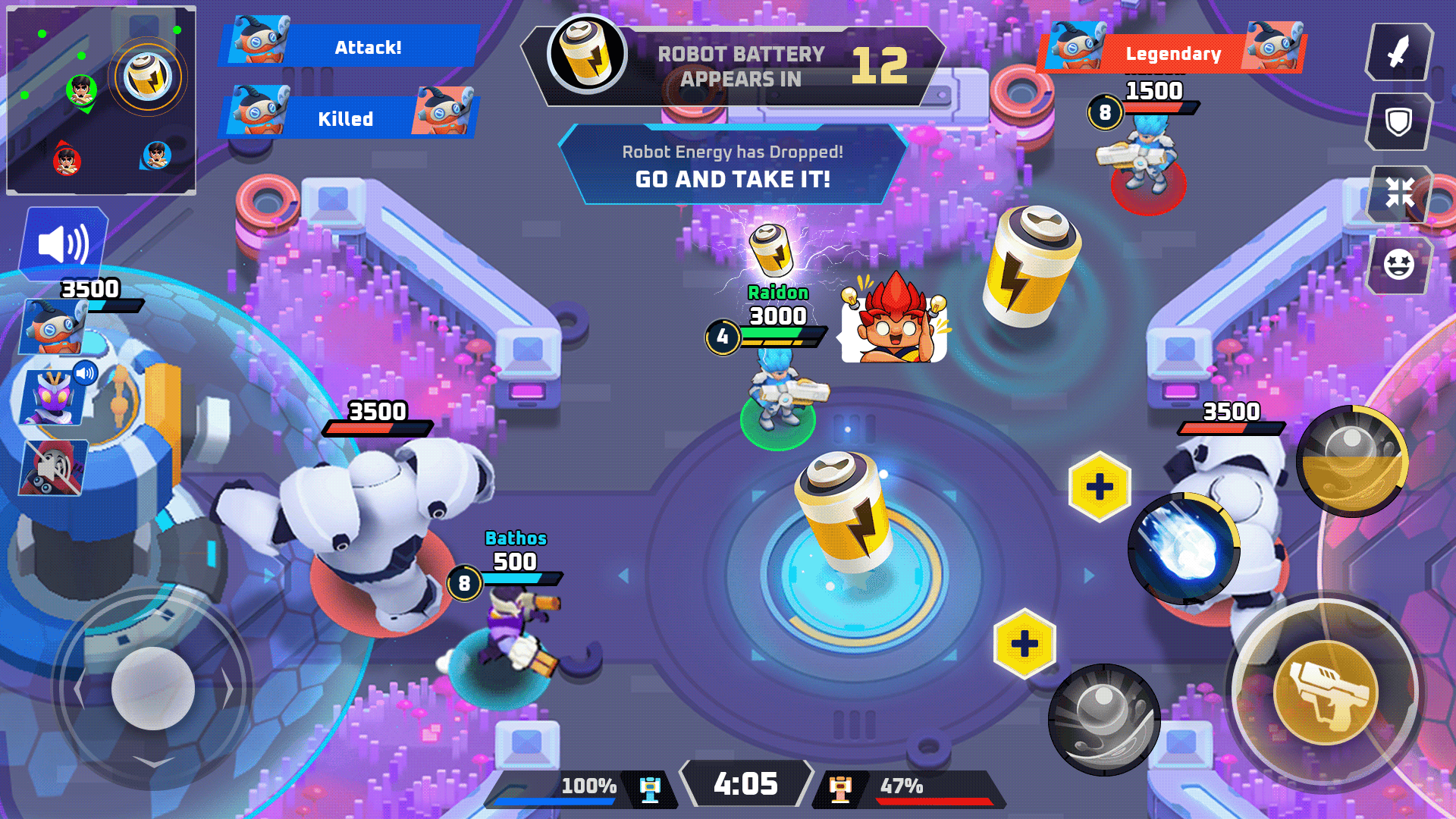
Task: Open the emoji reactions panel
Action: [x=1400, y=264]
